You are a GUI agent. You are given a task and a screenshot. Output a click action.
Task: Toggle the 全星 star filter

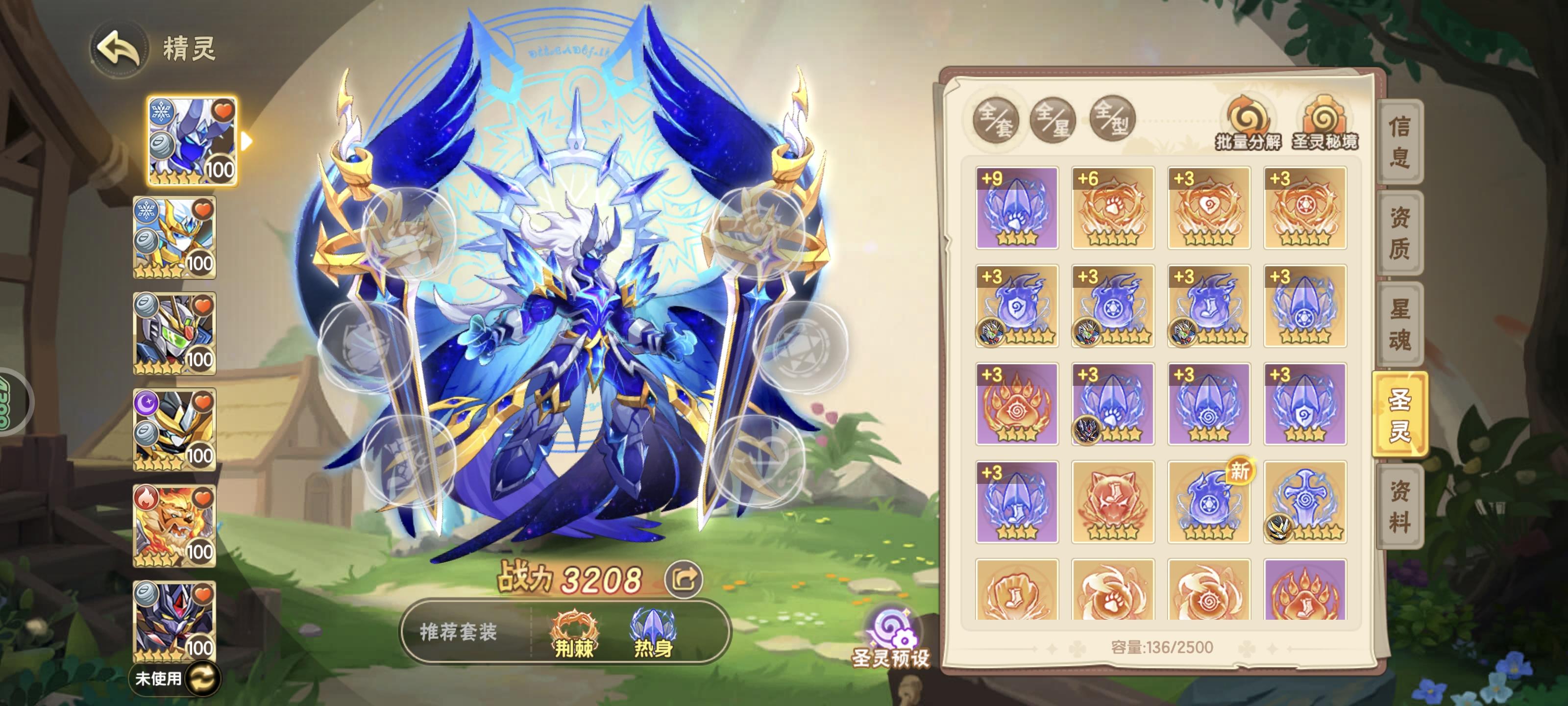[1053, 120]
